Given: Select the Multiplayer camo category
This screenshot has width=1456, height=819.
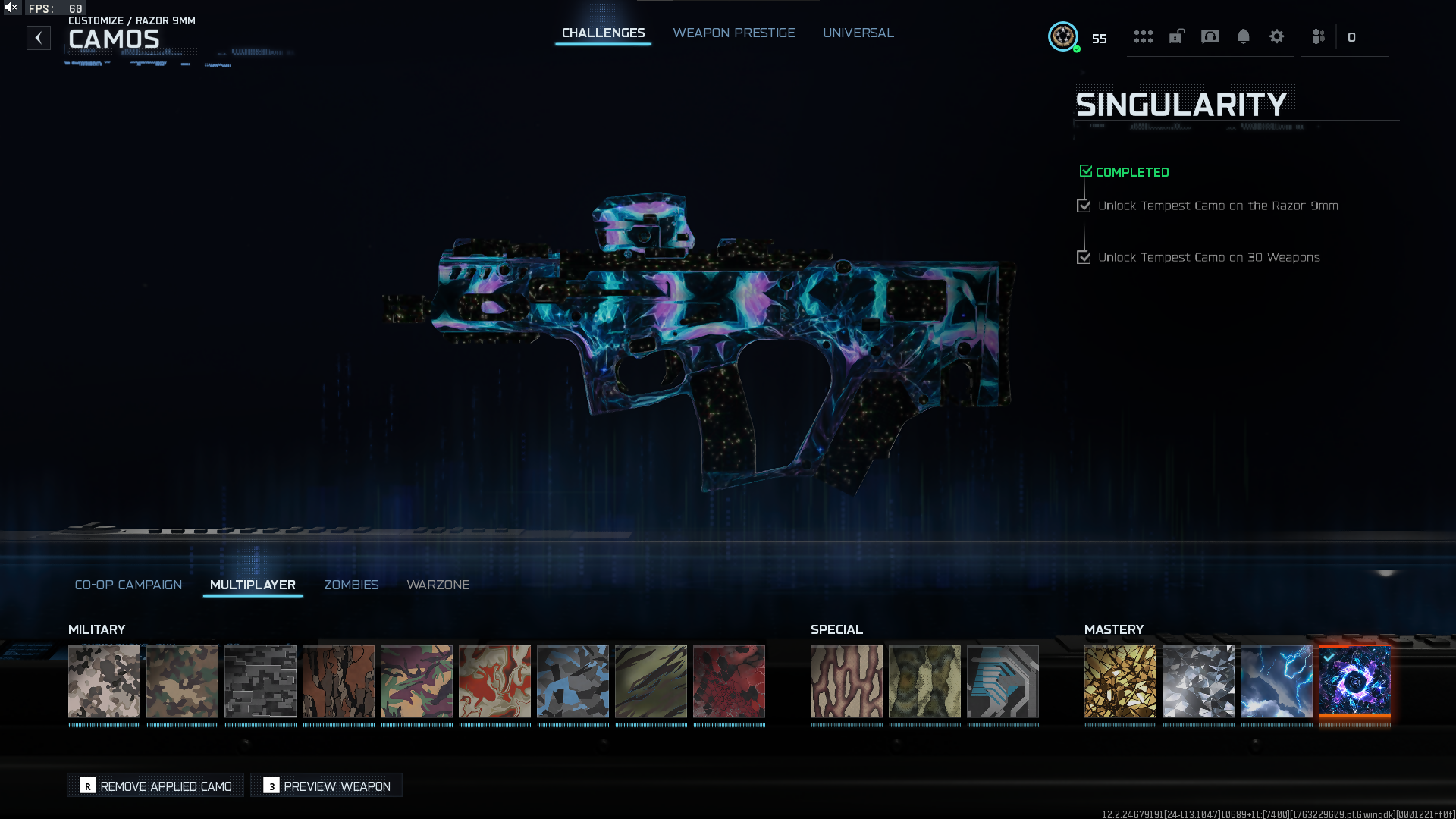Looking at the screenshot, I should (253, 585).
